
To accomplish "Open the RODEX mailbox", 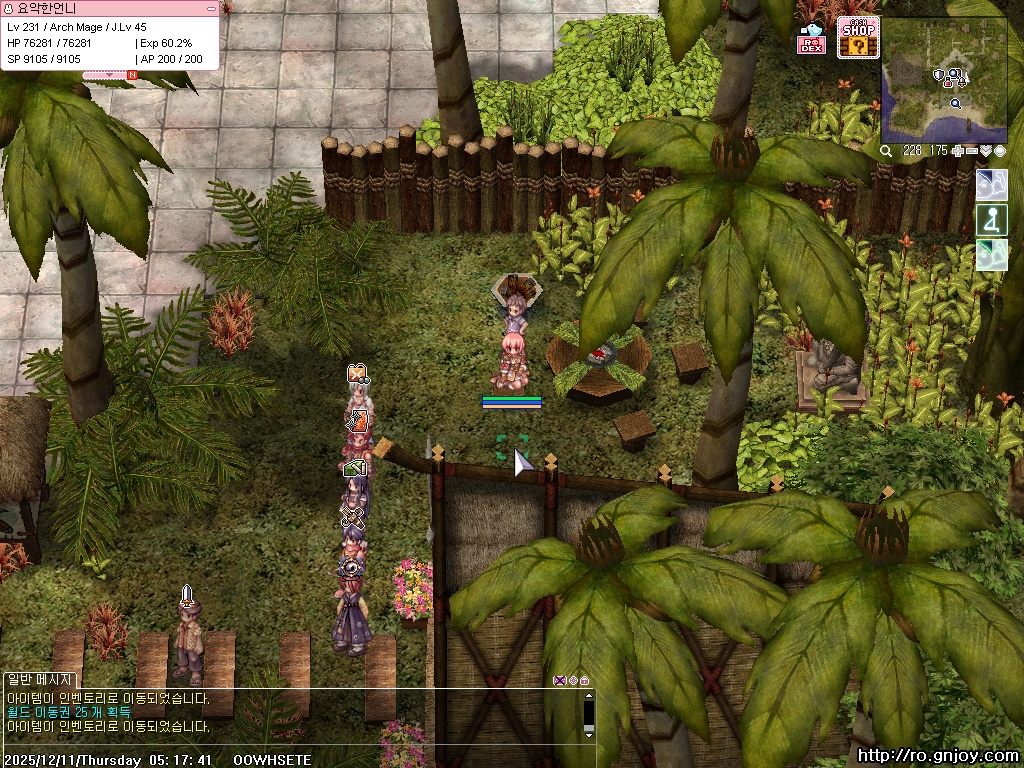I will pos(811,39).
